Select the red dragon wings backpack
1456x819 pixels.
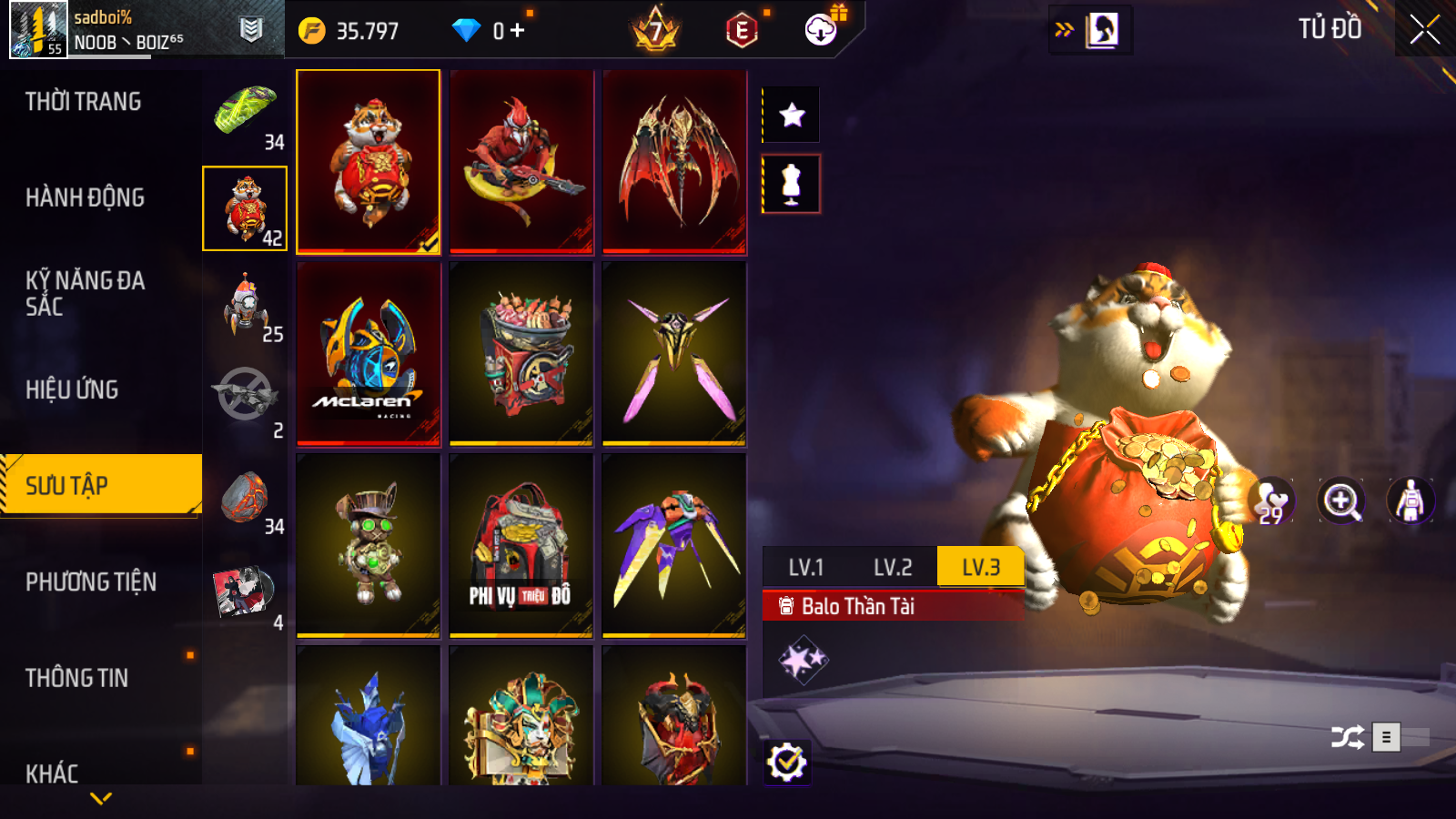coord(674,162)
